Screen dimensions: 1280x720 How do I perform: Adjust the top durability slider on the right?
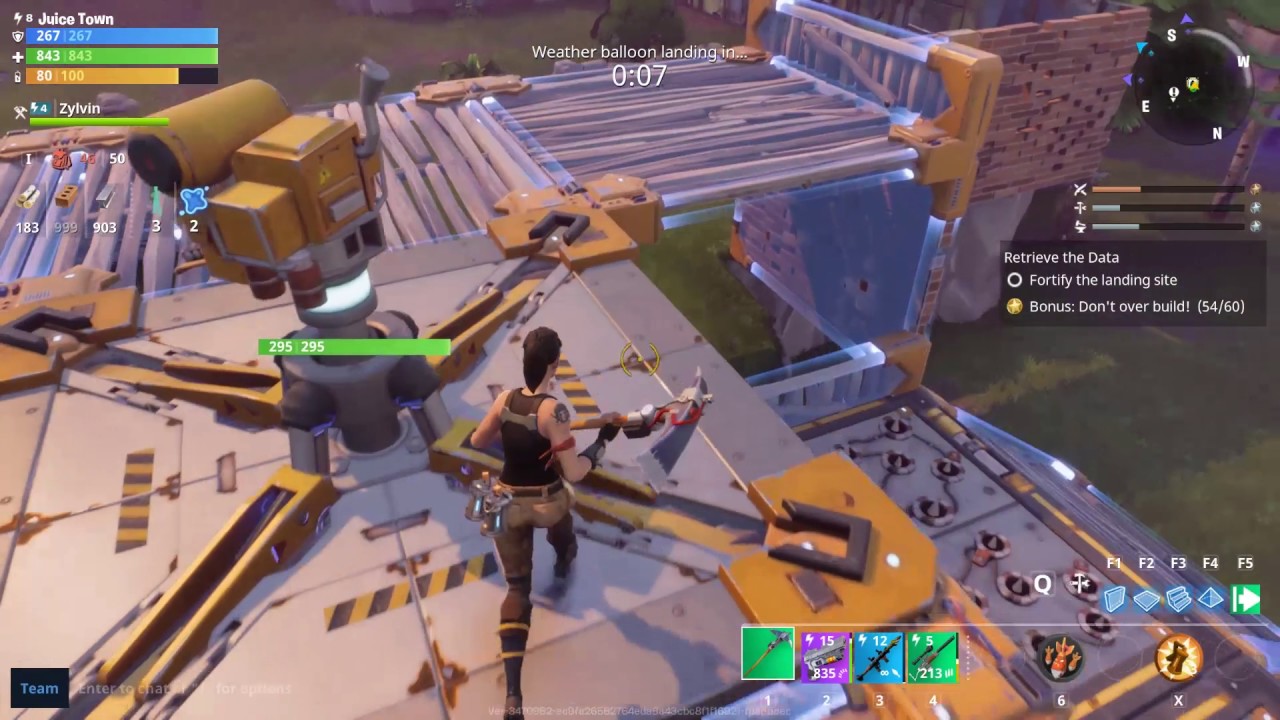[1170, 189]
